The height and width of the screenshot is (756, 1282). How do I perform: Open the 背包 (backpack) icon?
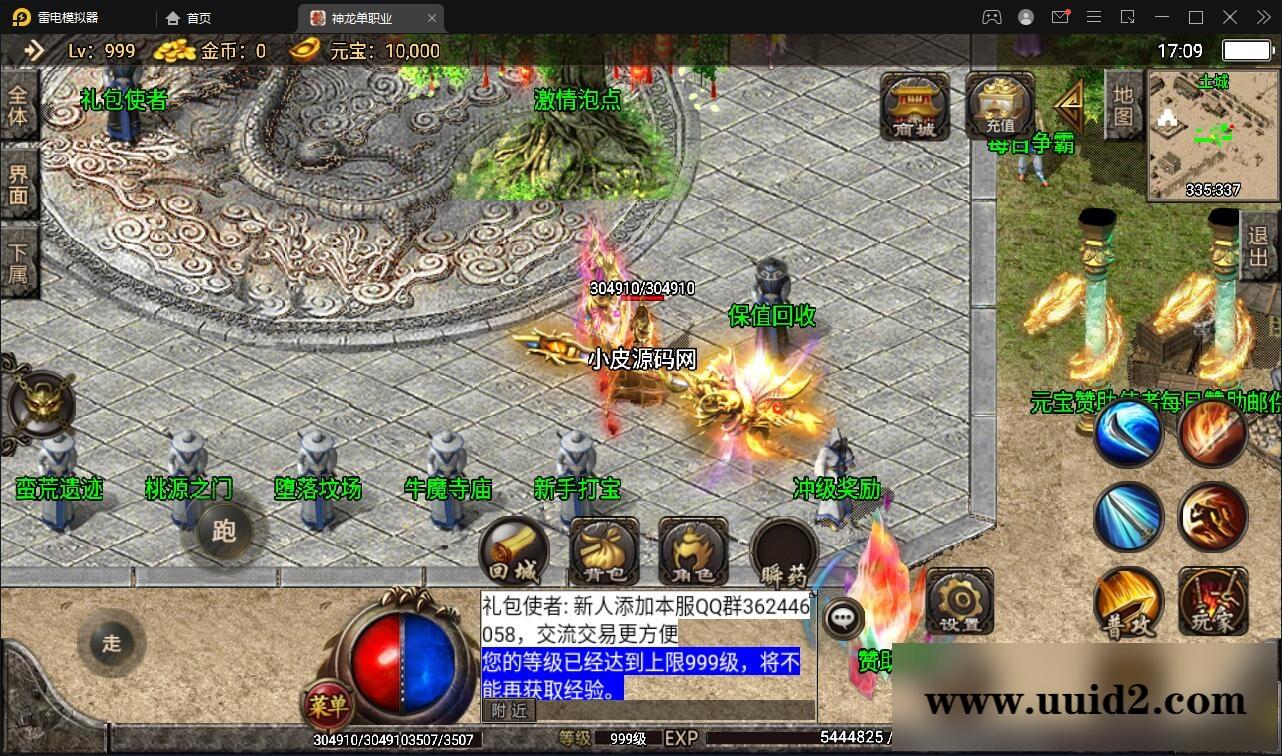(602, 551)
